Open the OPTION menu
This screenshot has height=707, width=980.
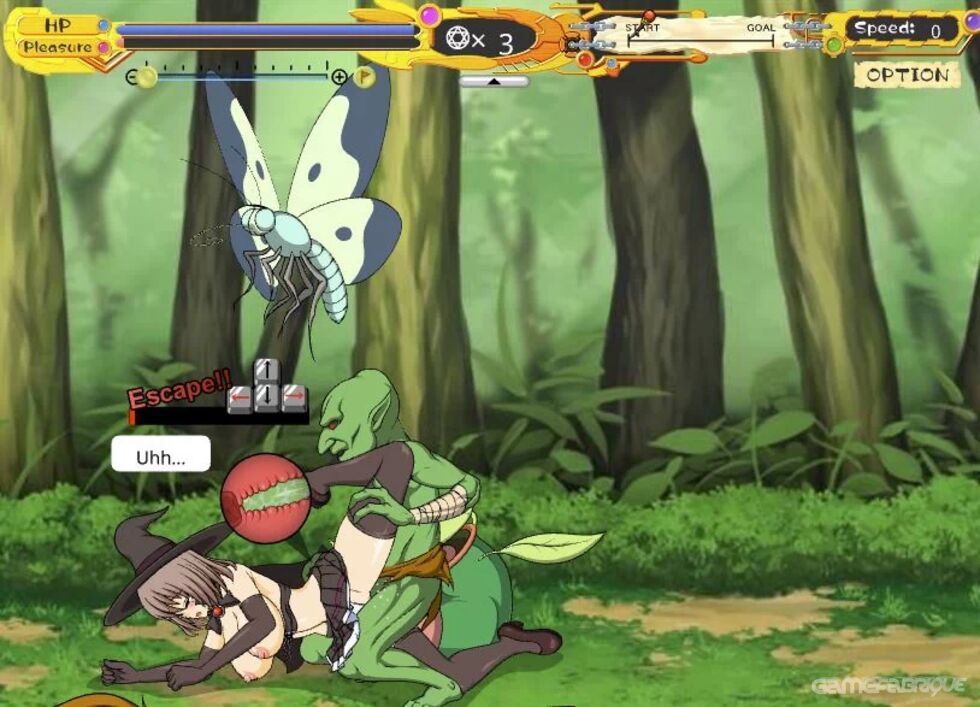(x=906, y=75)
